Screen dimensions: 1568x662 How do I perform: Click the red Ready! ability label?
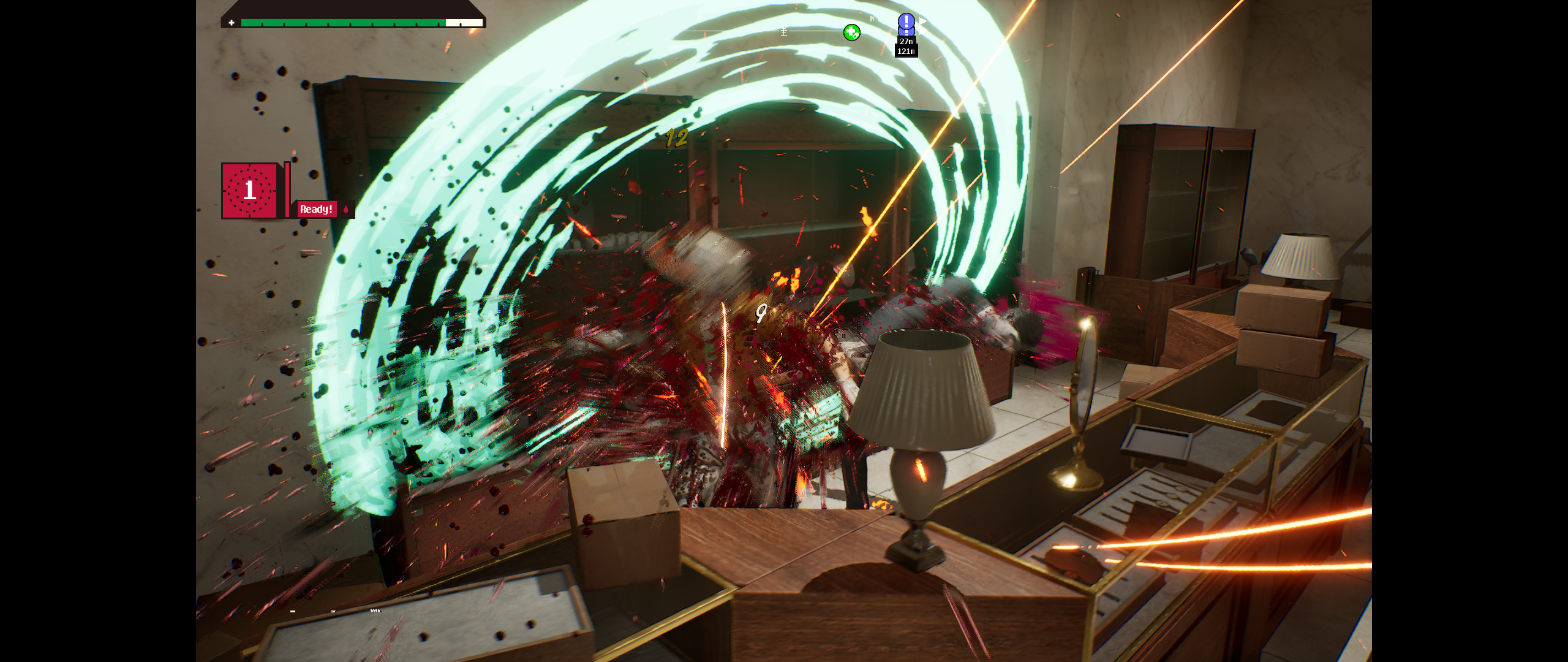tap(316, 209)
